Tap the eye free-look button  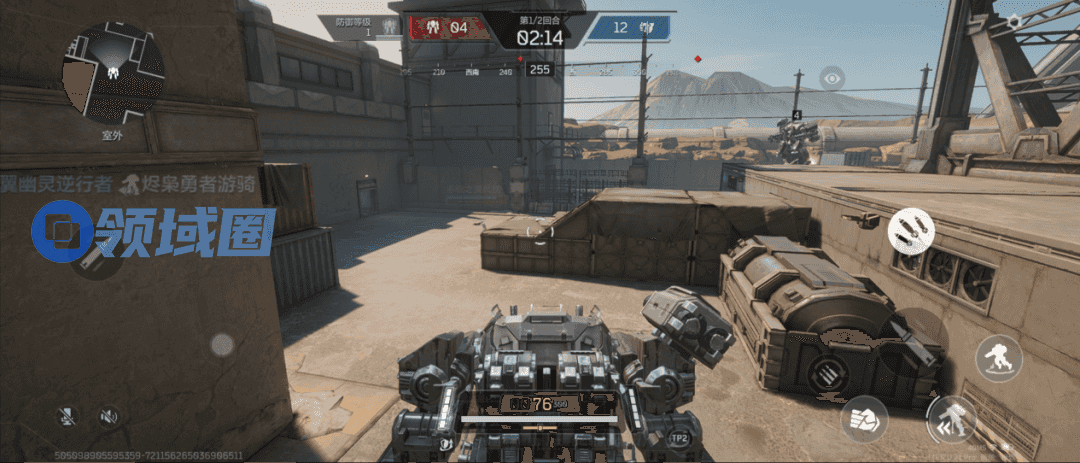(x=831, y=77)
